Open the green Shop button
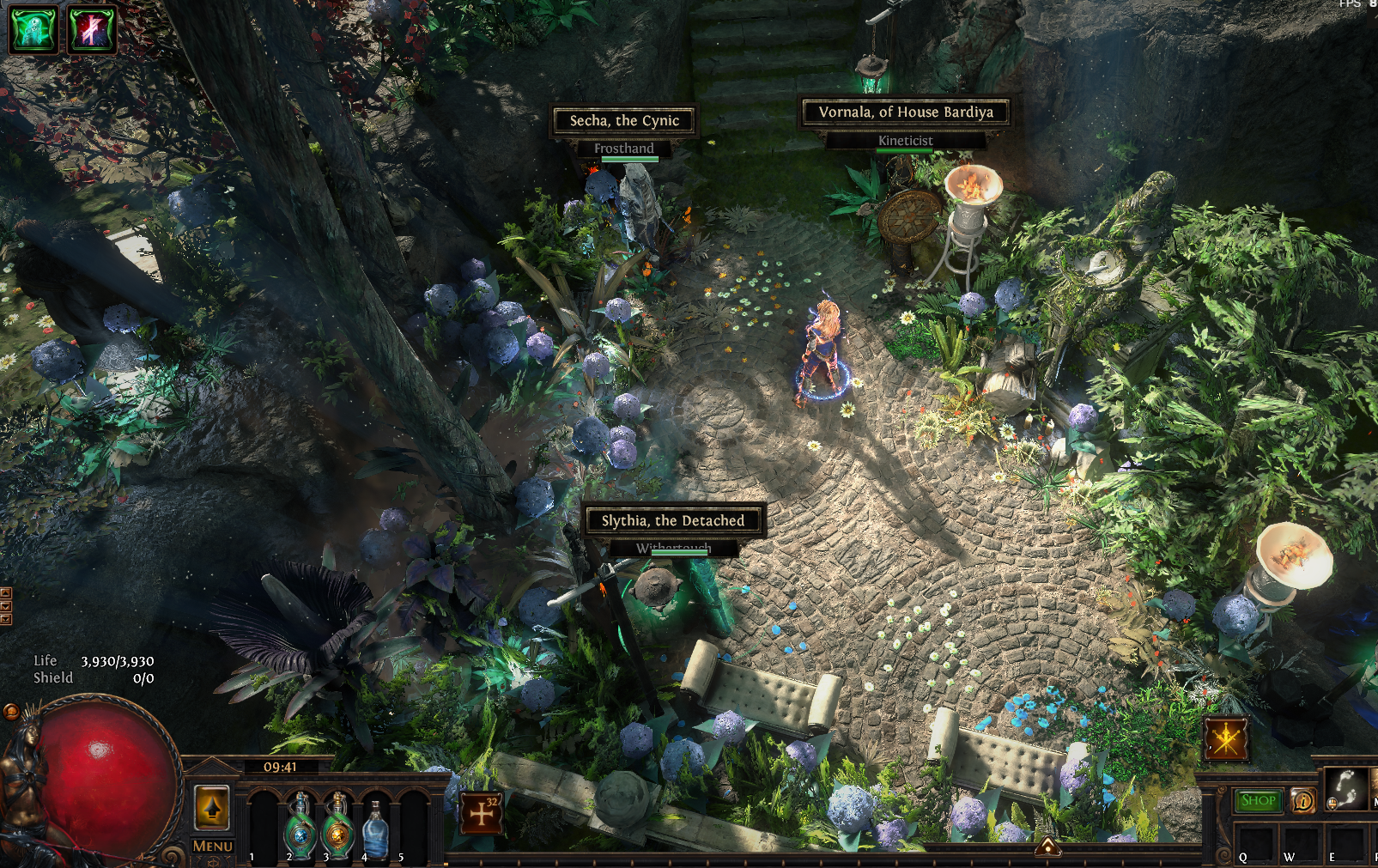This screenshot has width=1378, height=868. pyautogui.click(x=1258, y=801)
